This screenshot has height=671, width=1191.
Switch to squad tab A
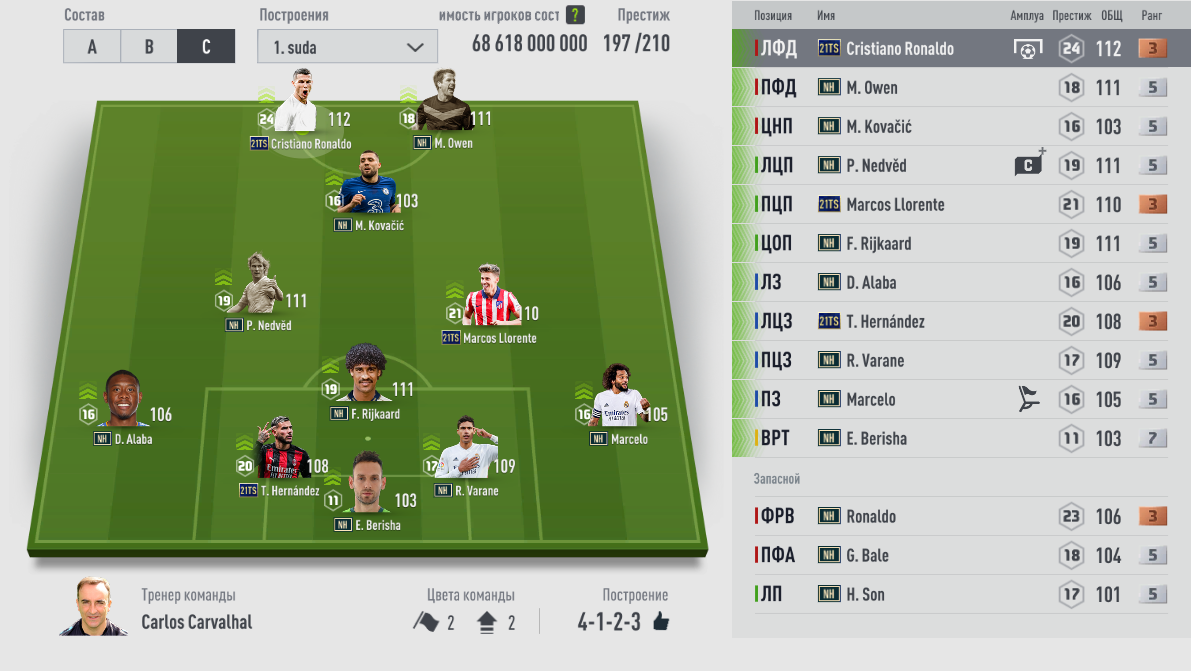pyautogui.click(x=92, y=47)
